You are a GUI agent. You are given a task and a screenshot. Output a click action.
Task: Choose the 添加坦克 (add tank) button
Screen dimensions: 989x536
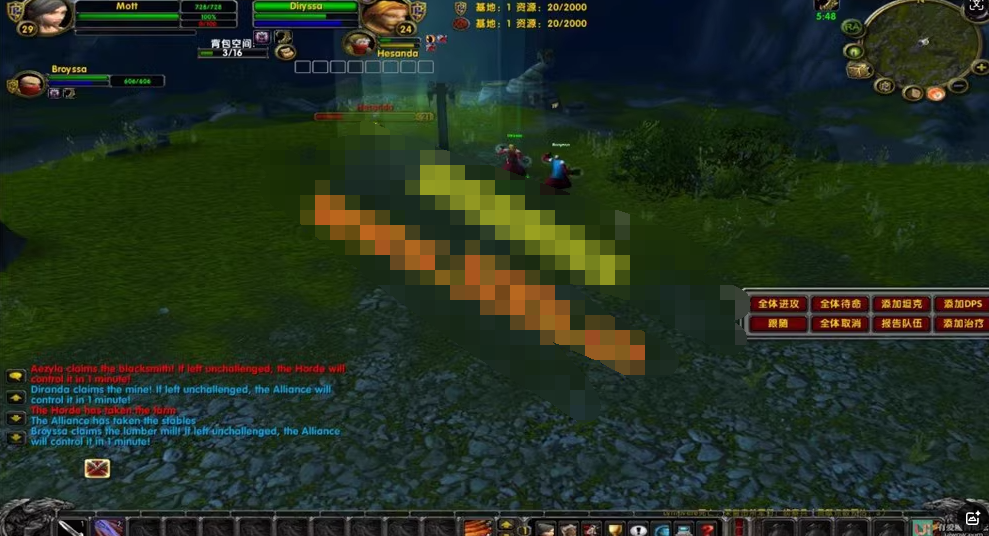[901, 304]
